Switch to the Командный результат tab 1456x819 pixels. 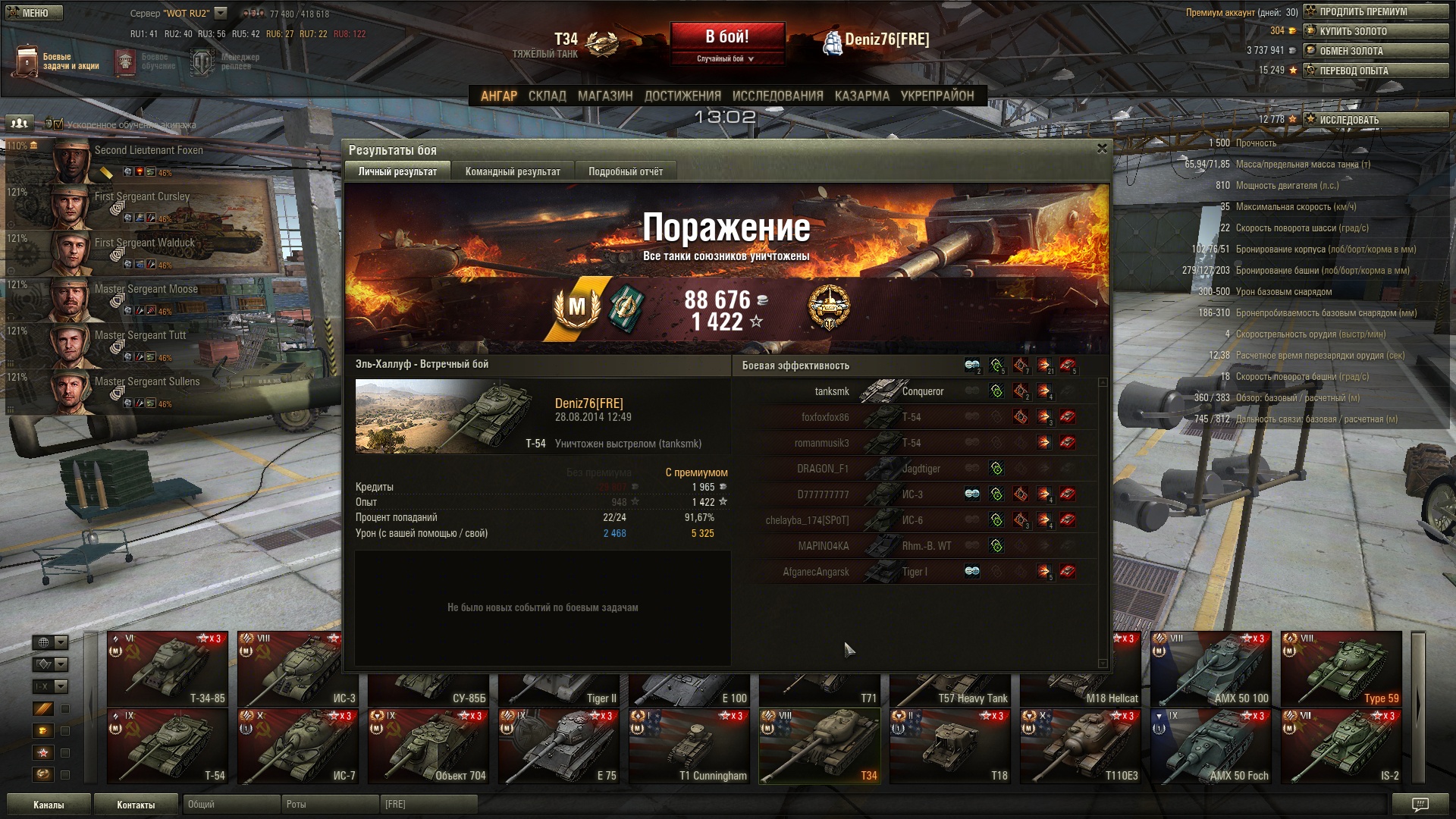(x=513, y=171)
